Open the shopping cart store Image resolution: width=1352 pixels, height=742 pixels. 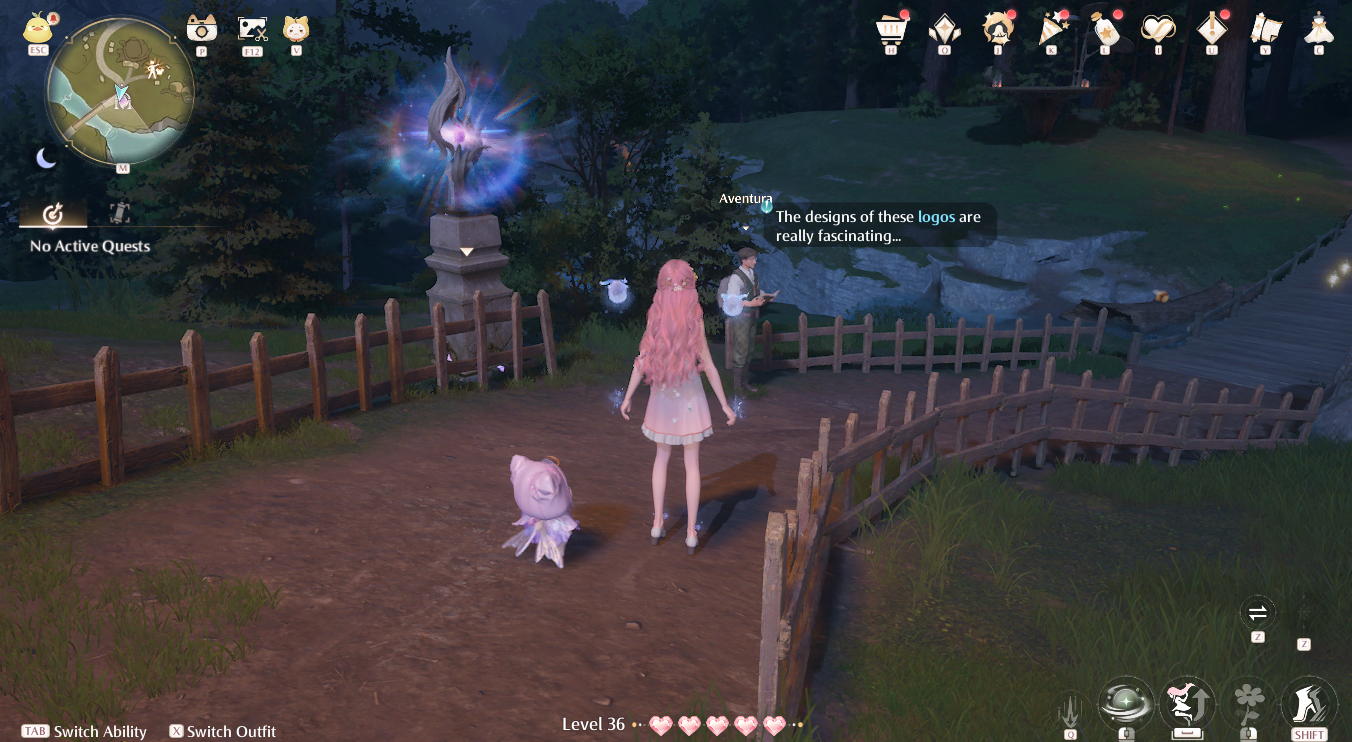pos(891,30)
